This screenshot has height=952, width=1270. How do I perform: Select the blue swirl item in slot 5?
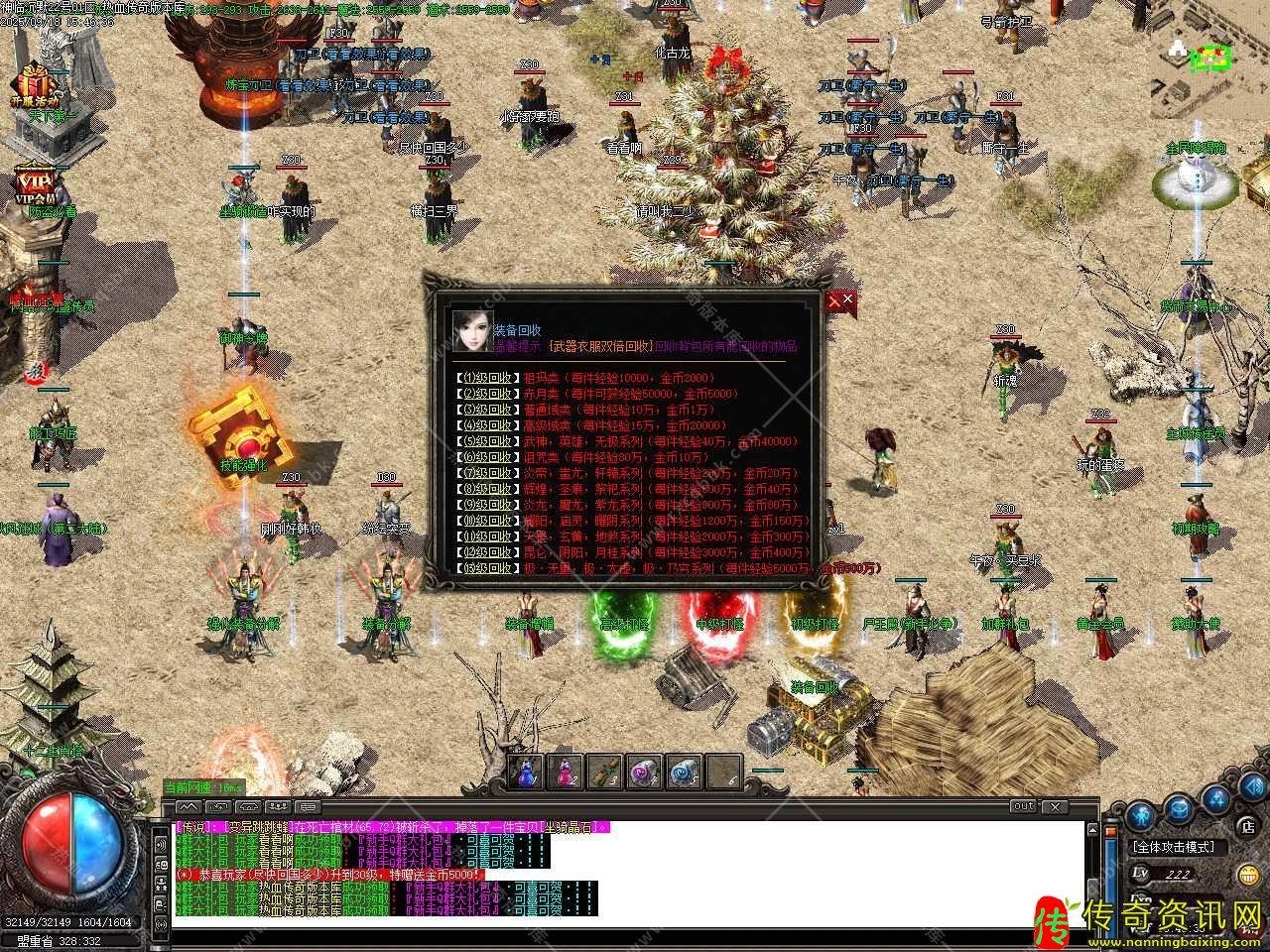pos(685,772)
